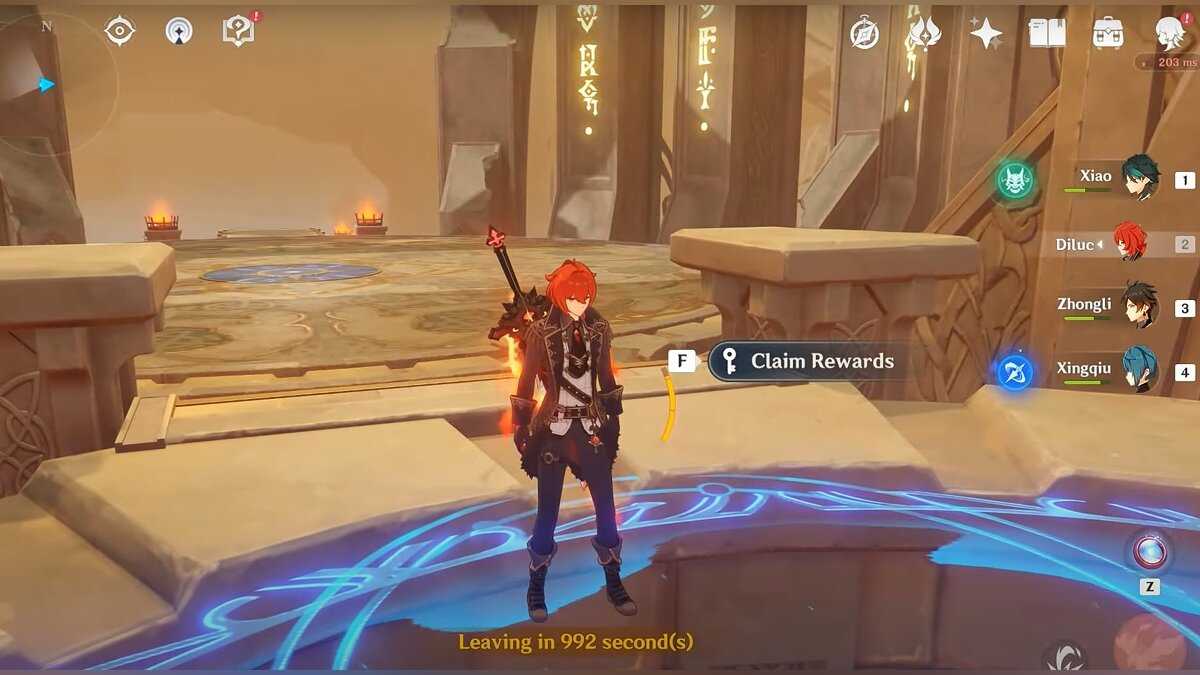Open the wish star icon
Viewport: 1200px width, 675px height.
pyautogui.click(x=986, y=33)
